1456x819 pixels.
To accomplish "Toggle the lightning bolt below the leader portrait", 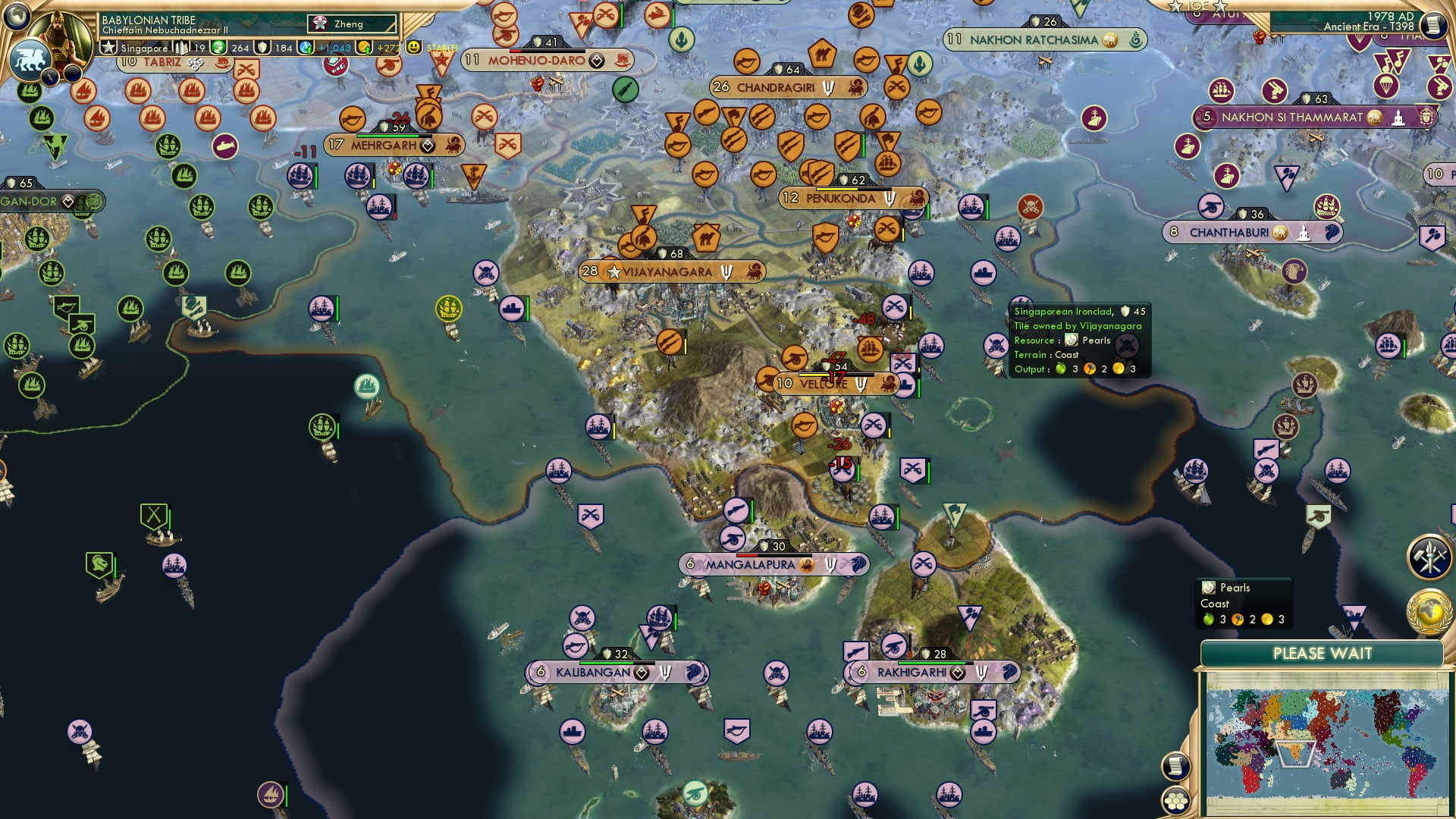I will coord(49,76).
